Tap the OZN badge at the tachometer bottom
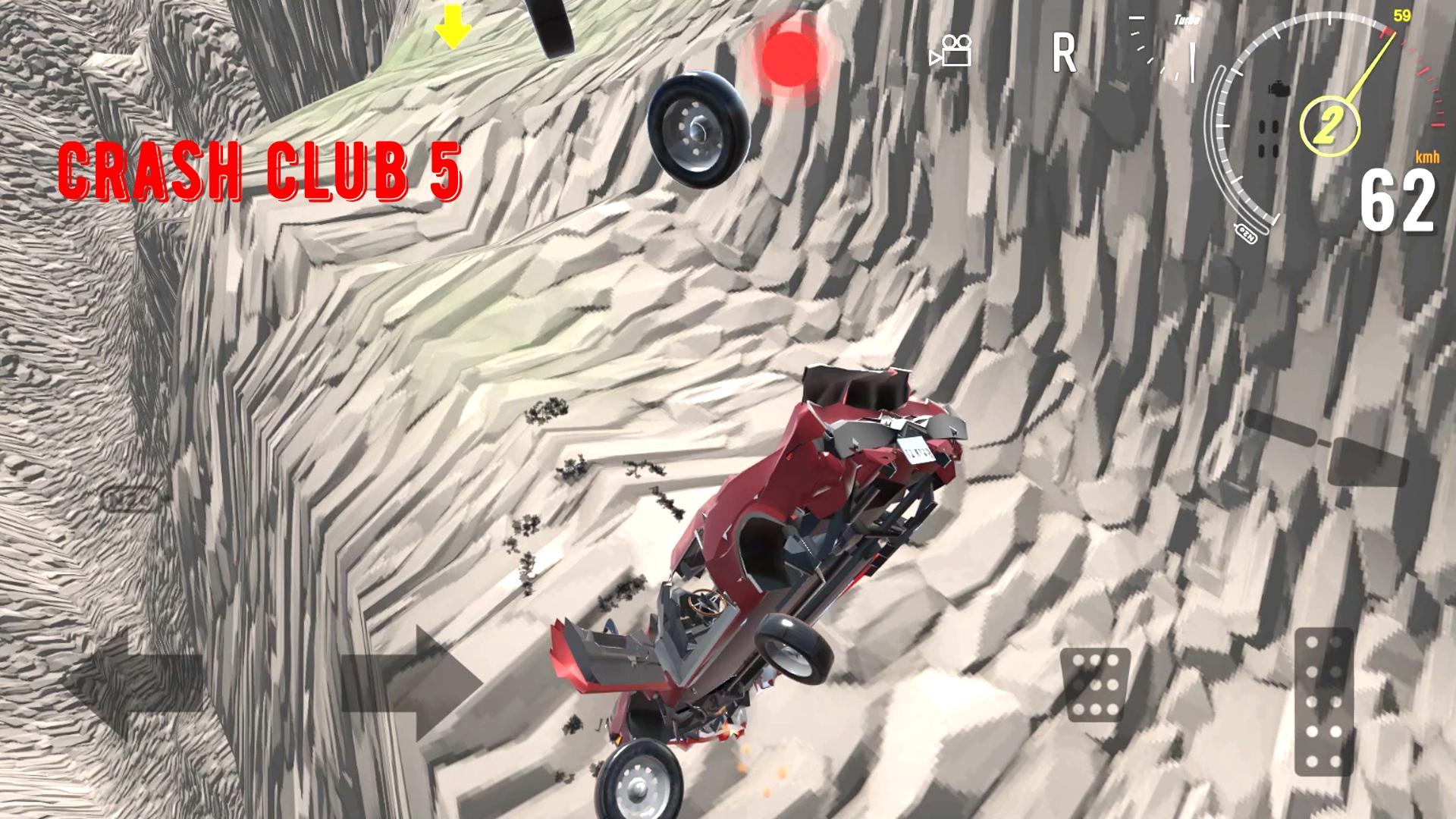 [1247, 234]
